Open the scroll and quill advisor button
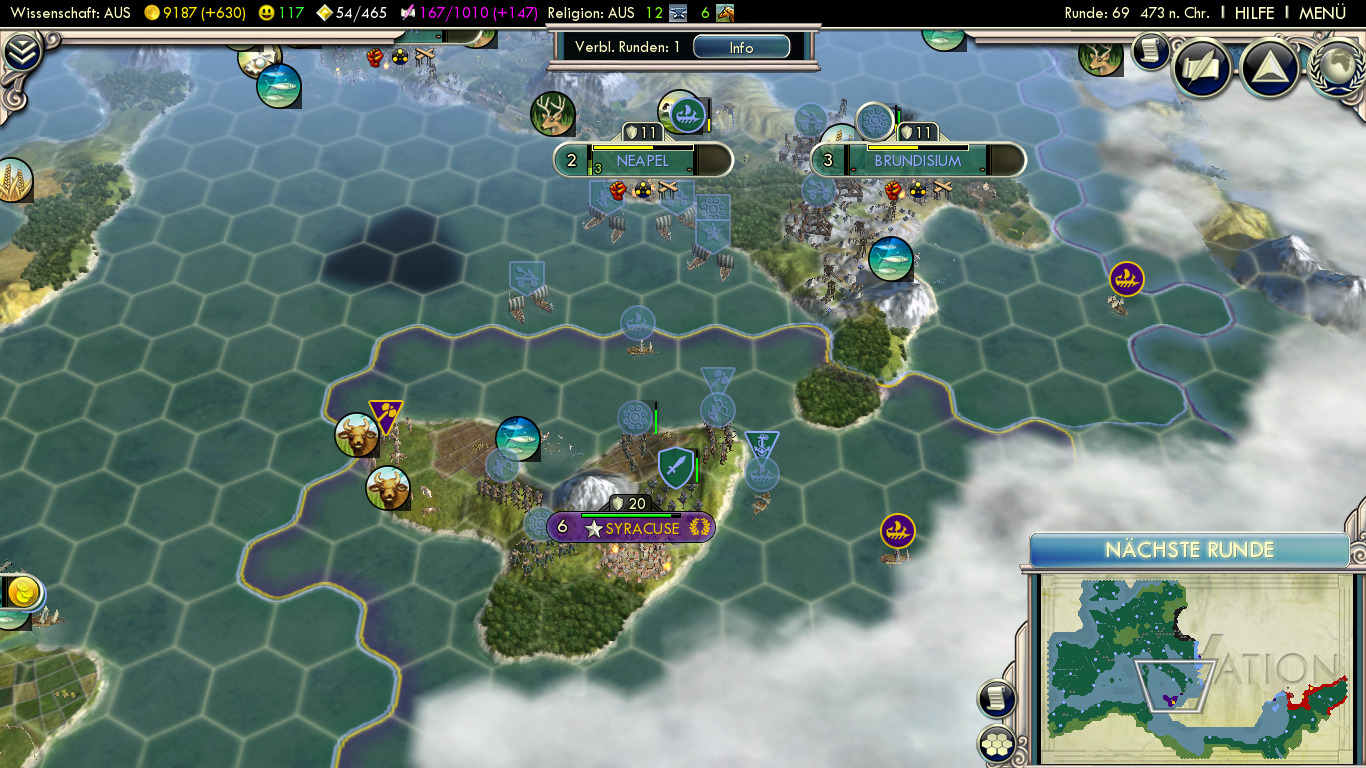 point(1201,67)
